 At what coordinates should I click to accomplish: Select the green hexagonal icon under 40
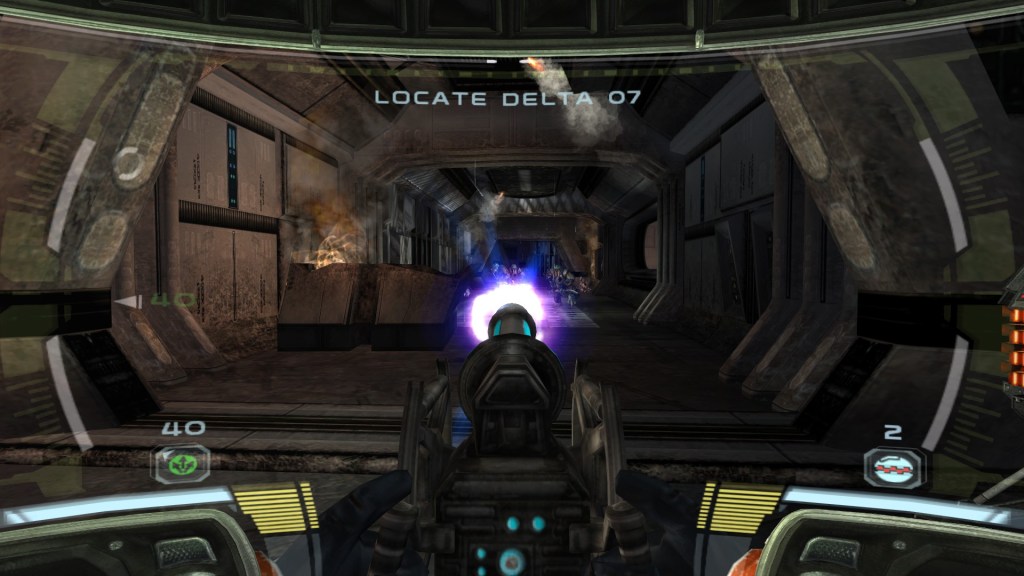180,463
